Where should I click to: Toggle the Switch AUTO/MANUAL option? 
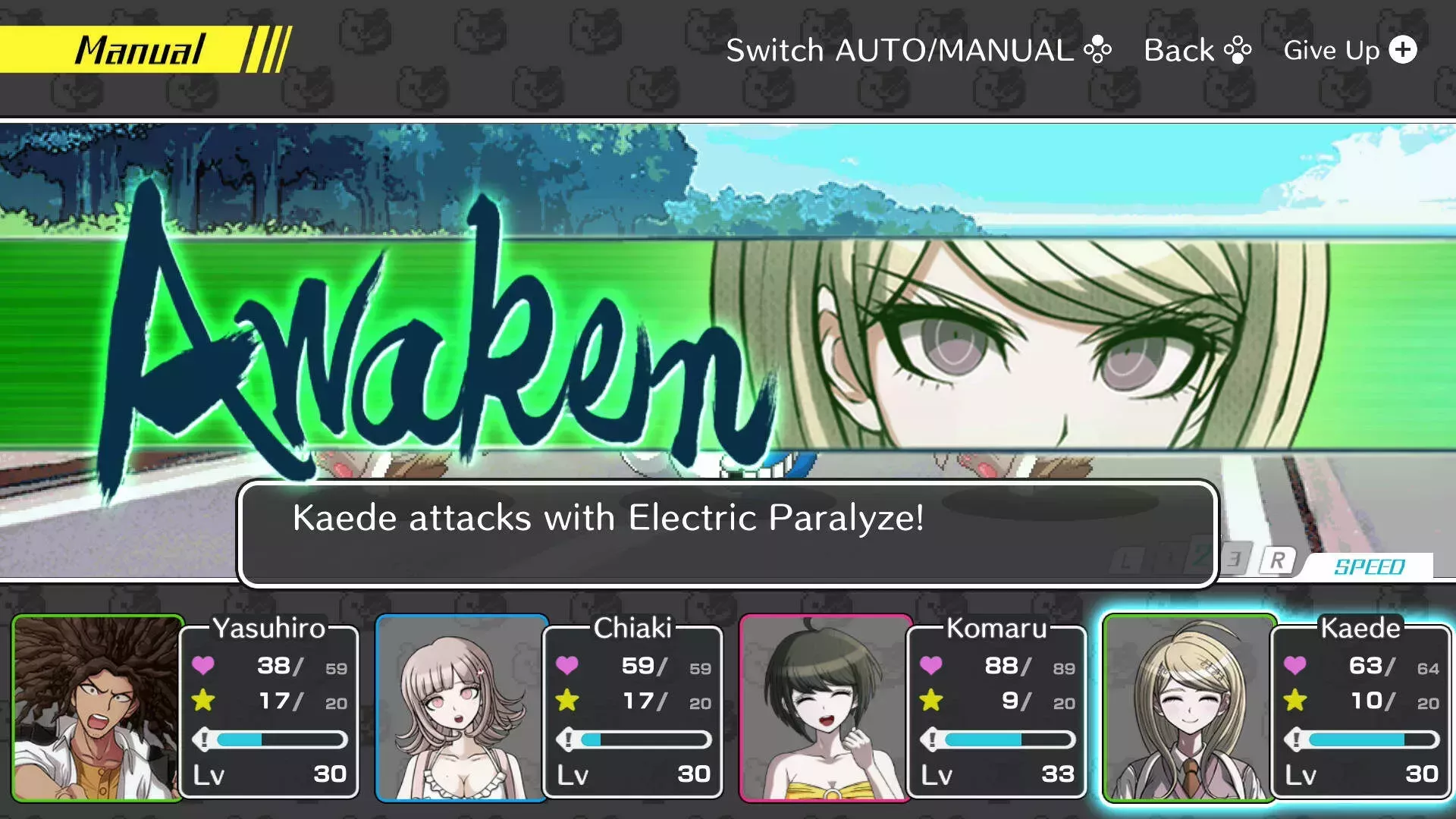918,50
